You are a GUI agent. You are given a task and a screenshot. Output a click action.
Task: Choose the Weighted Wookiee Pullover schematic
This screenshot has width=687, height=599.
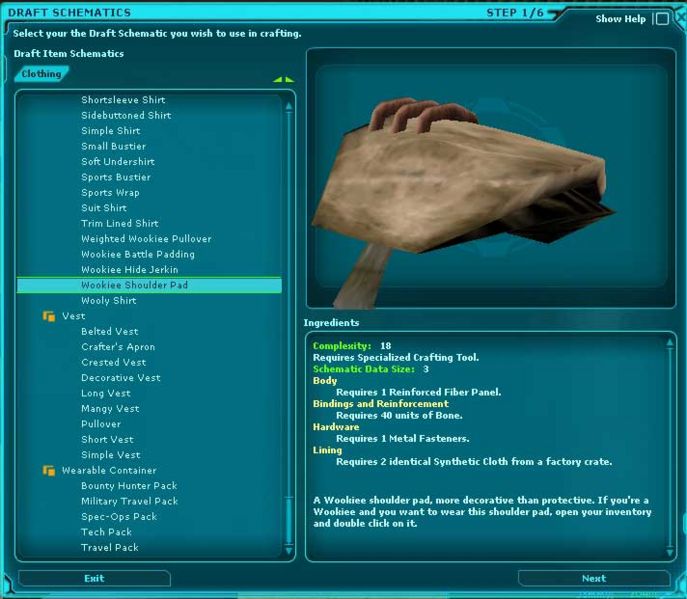(146, 239)
